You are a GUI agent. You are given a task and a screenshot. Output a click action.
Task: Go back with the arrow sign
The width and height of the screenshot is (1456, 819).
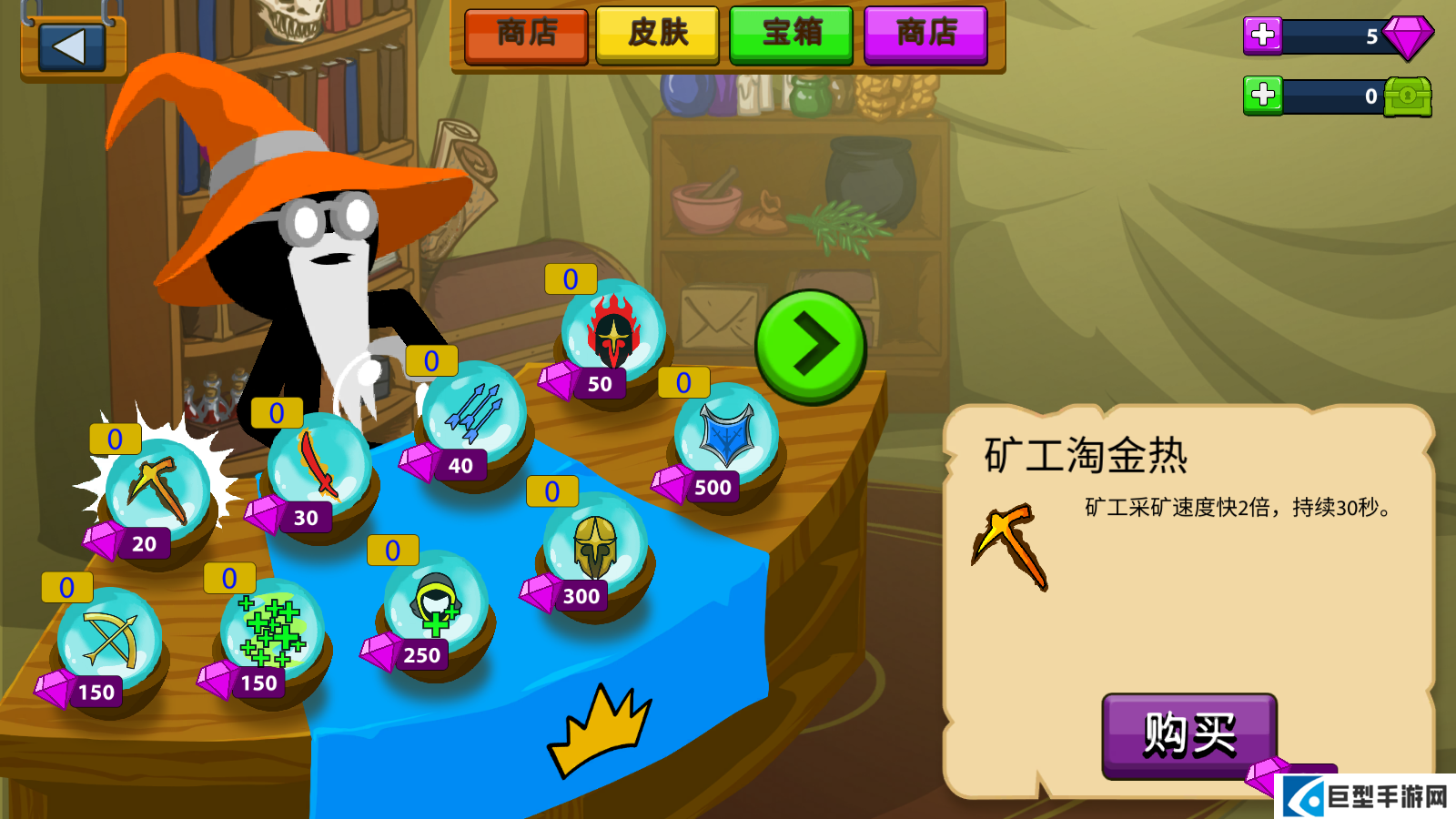pos(72,47)
